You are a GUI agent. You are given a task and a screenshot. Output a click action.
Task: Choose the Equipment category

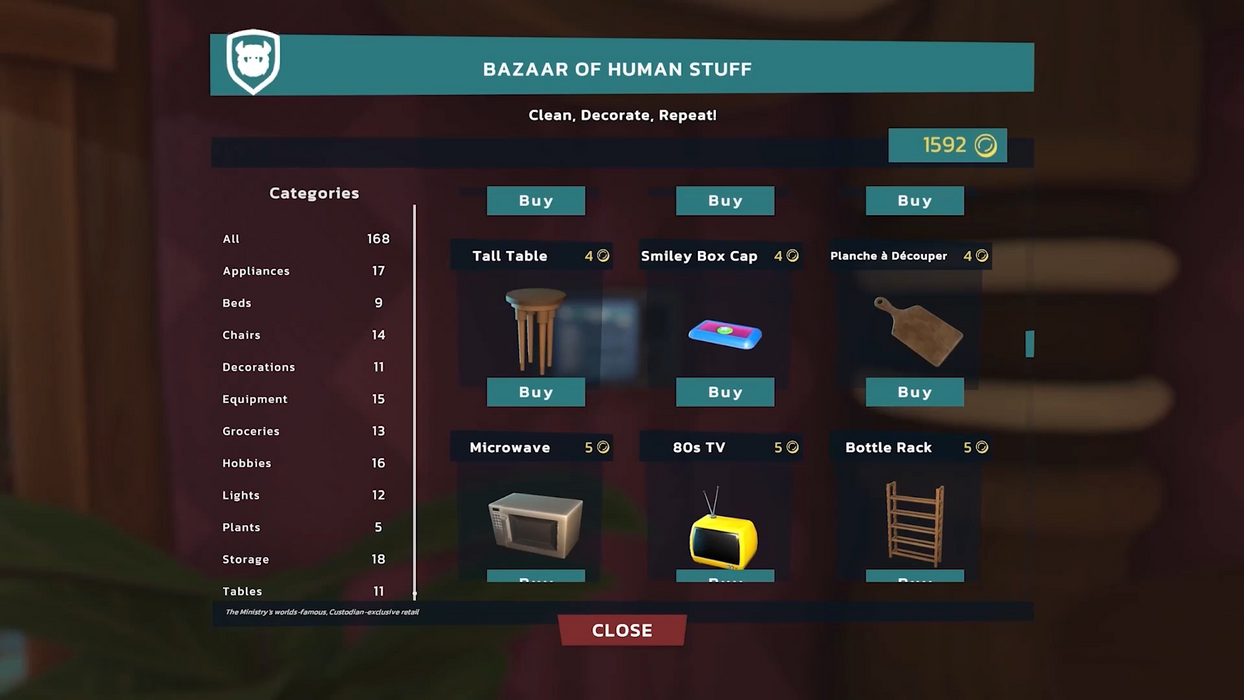coord(255,399)
